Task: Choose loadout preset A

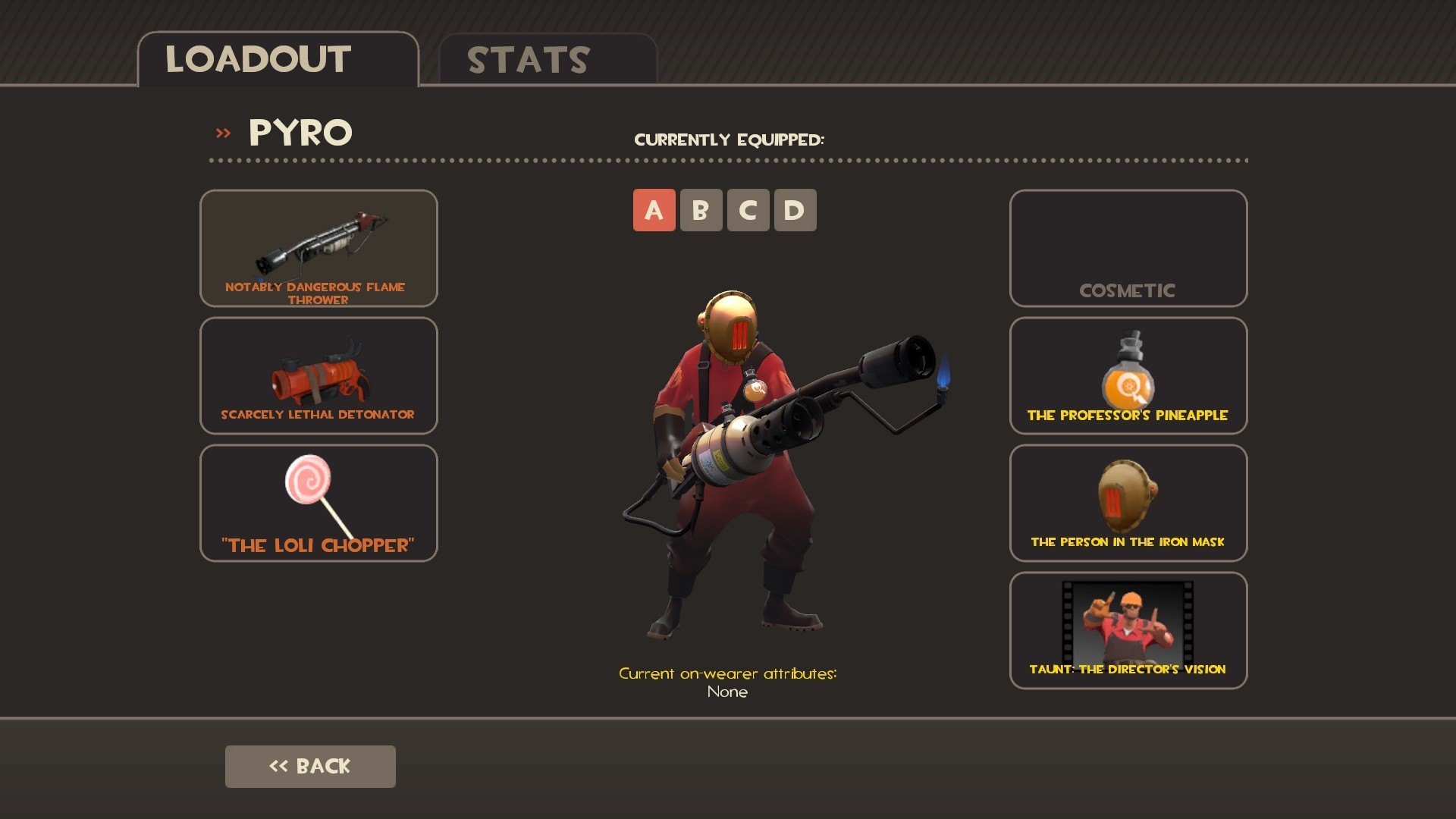Action: click(654, 210)
